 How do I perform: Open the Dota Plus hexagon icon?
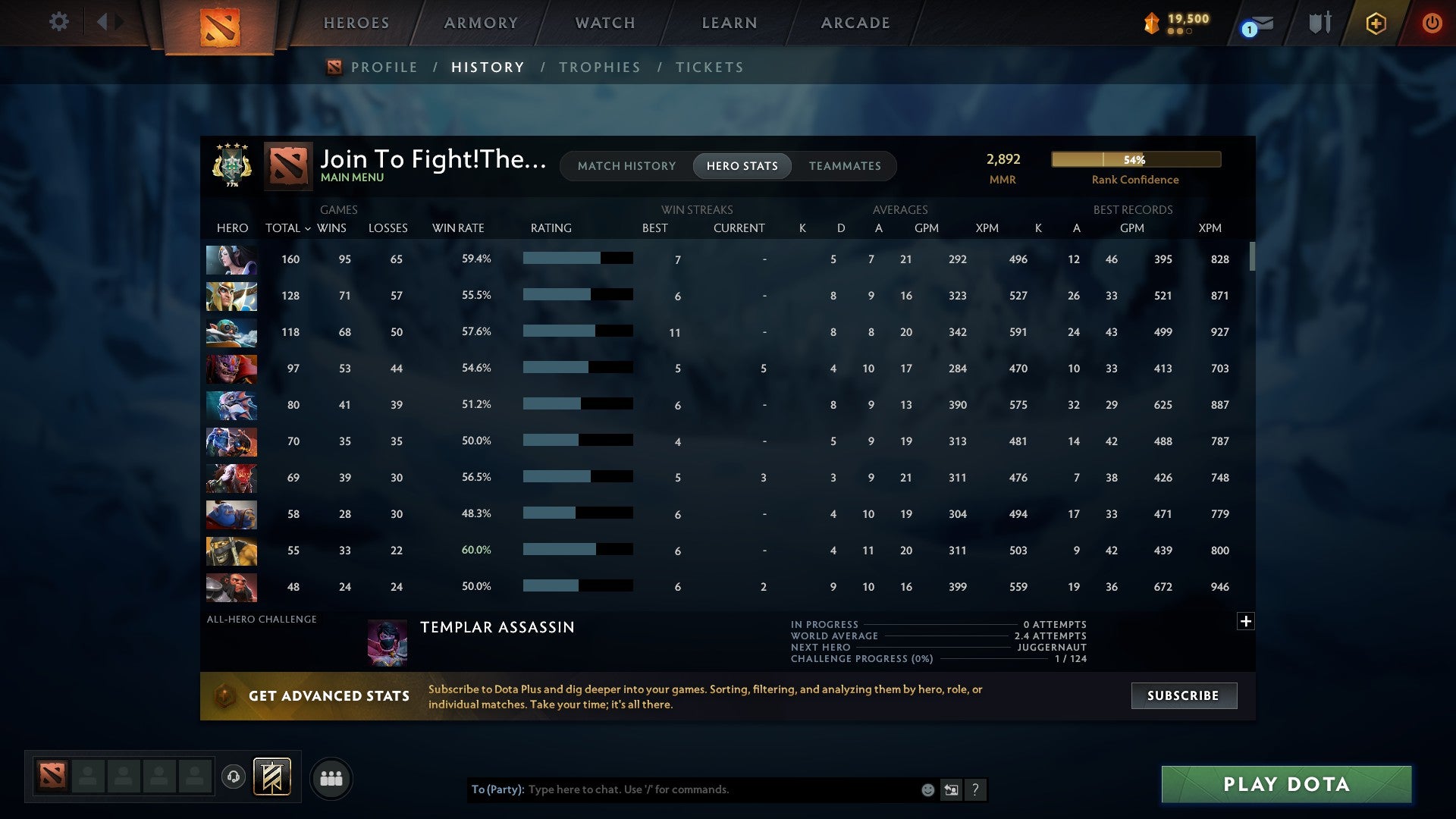pos(1376,23)
